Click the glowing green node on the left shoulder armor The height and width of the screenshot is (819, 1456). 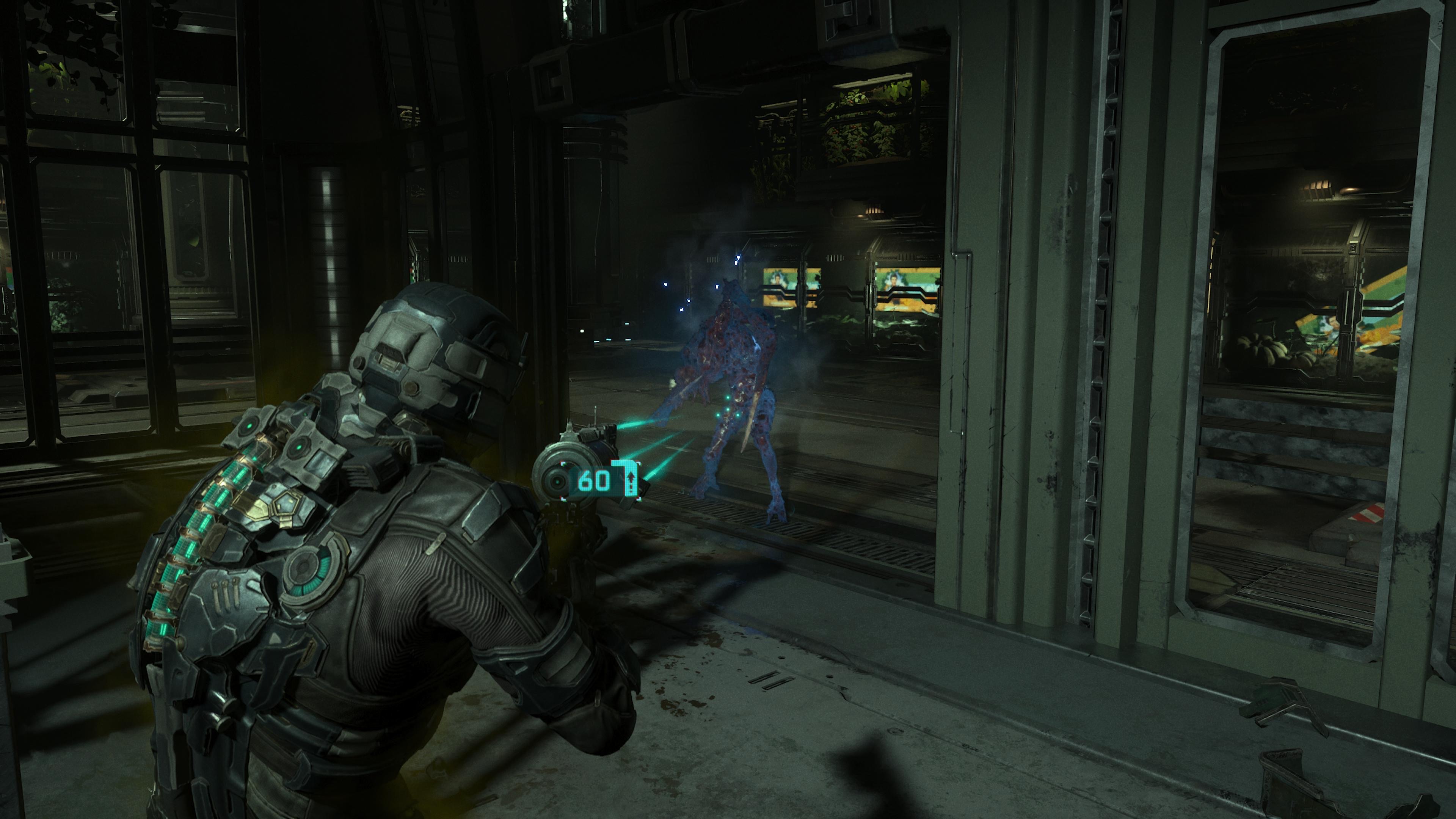pos(249,425)
